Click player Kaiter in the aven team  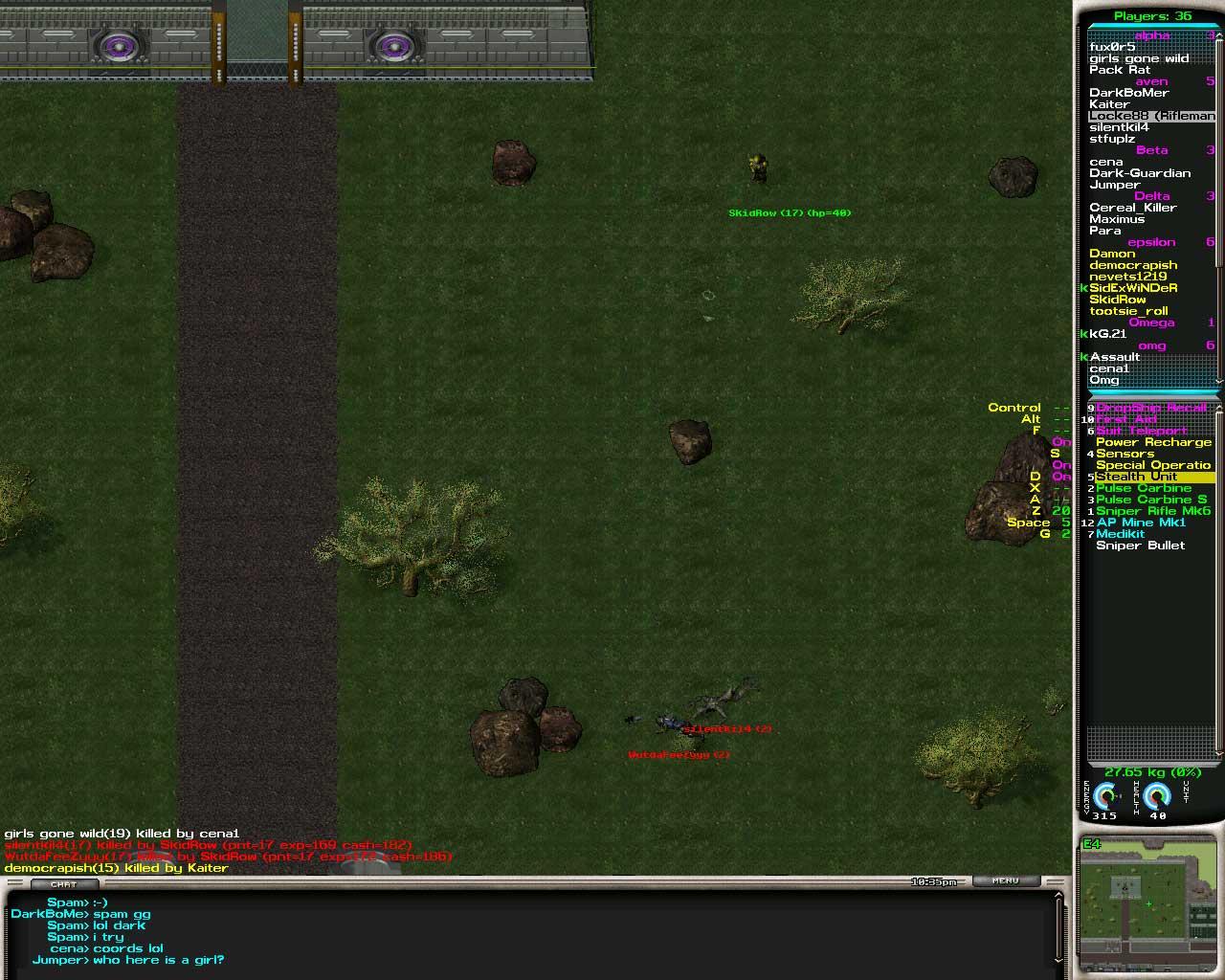point(1109,104)
